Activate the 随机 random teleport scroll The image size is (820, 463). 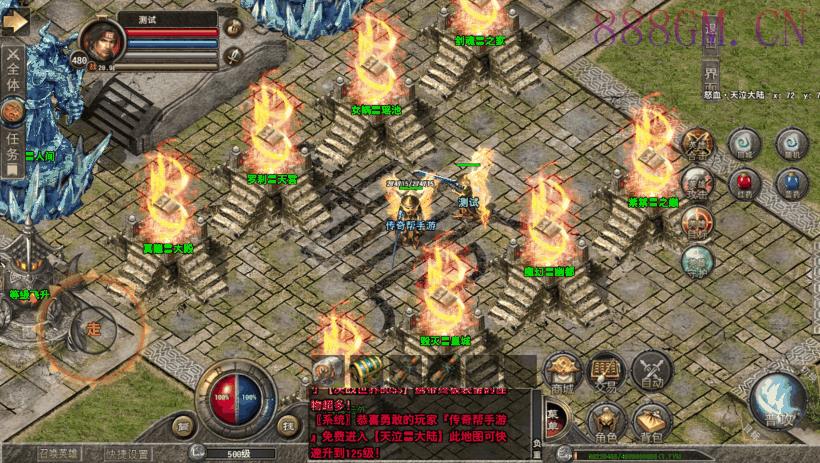coord(790,143)
